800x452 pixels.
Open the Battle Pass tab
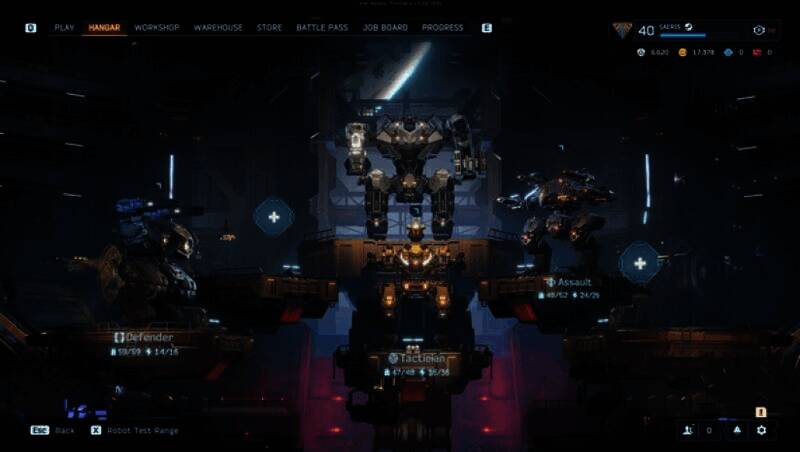click(x=322, y=28)
